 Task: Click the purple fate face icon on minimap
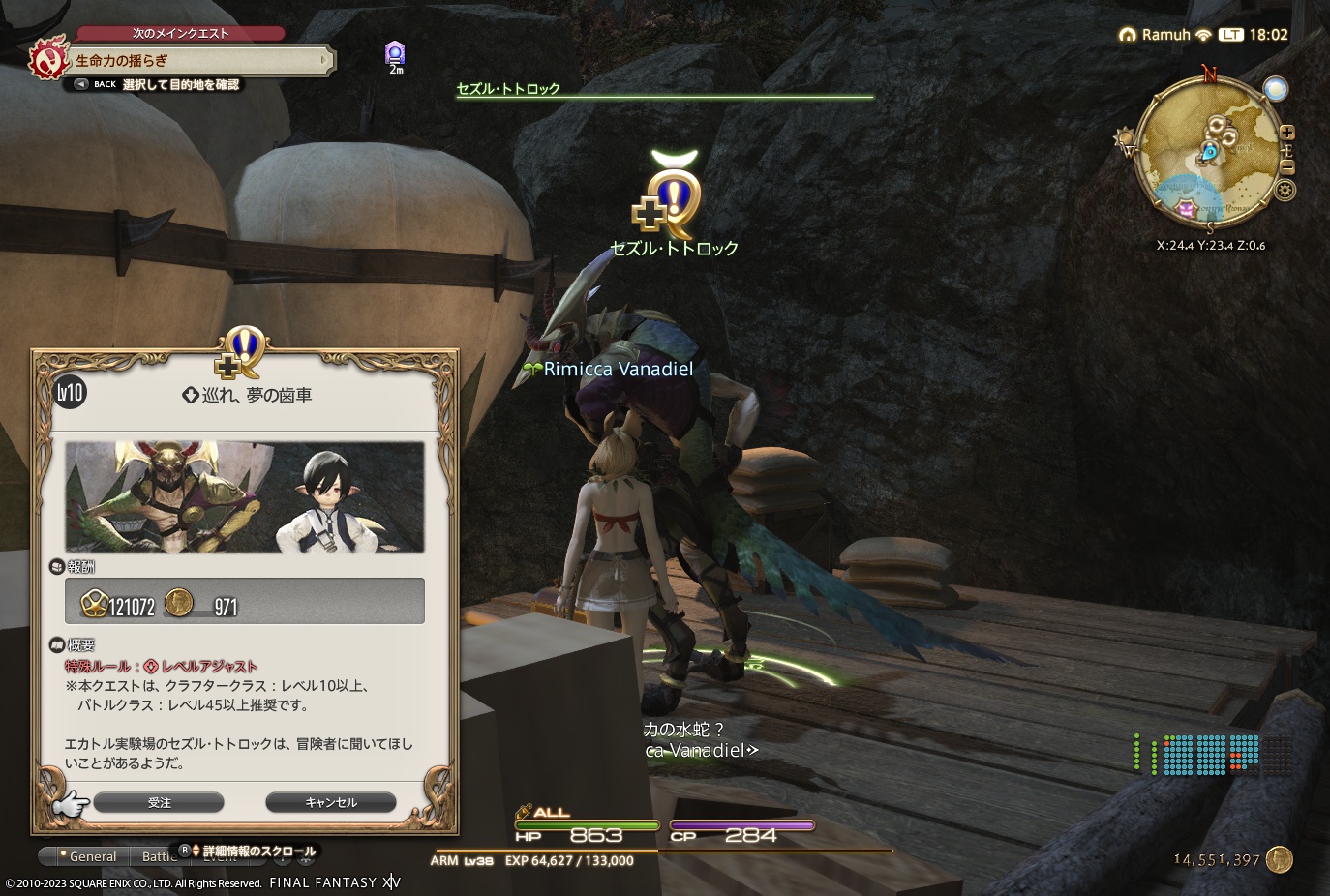click(x=1187, y=208)
